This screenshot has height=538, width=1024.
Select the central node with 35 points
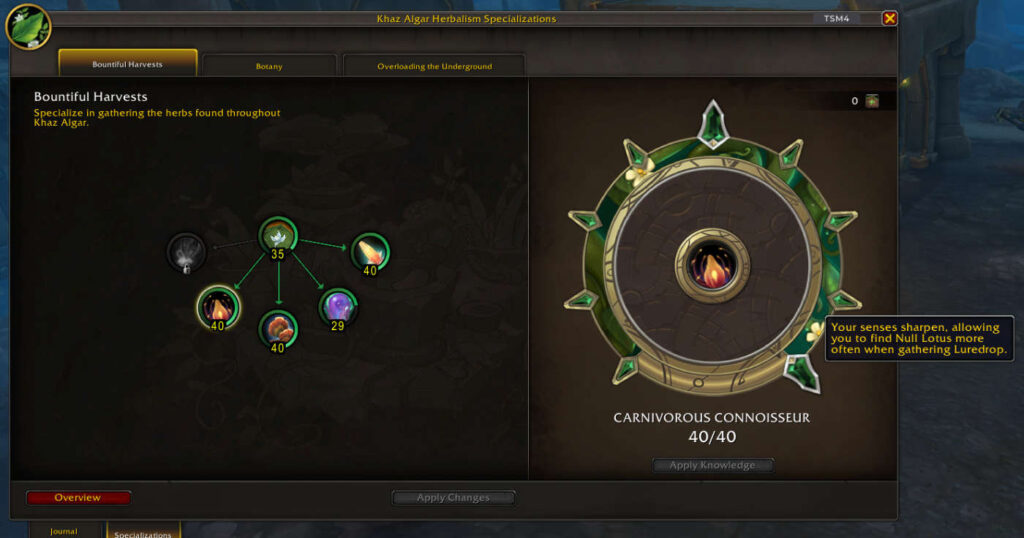click(x=277, y=236)
